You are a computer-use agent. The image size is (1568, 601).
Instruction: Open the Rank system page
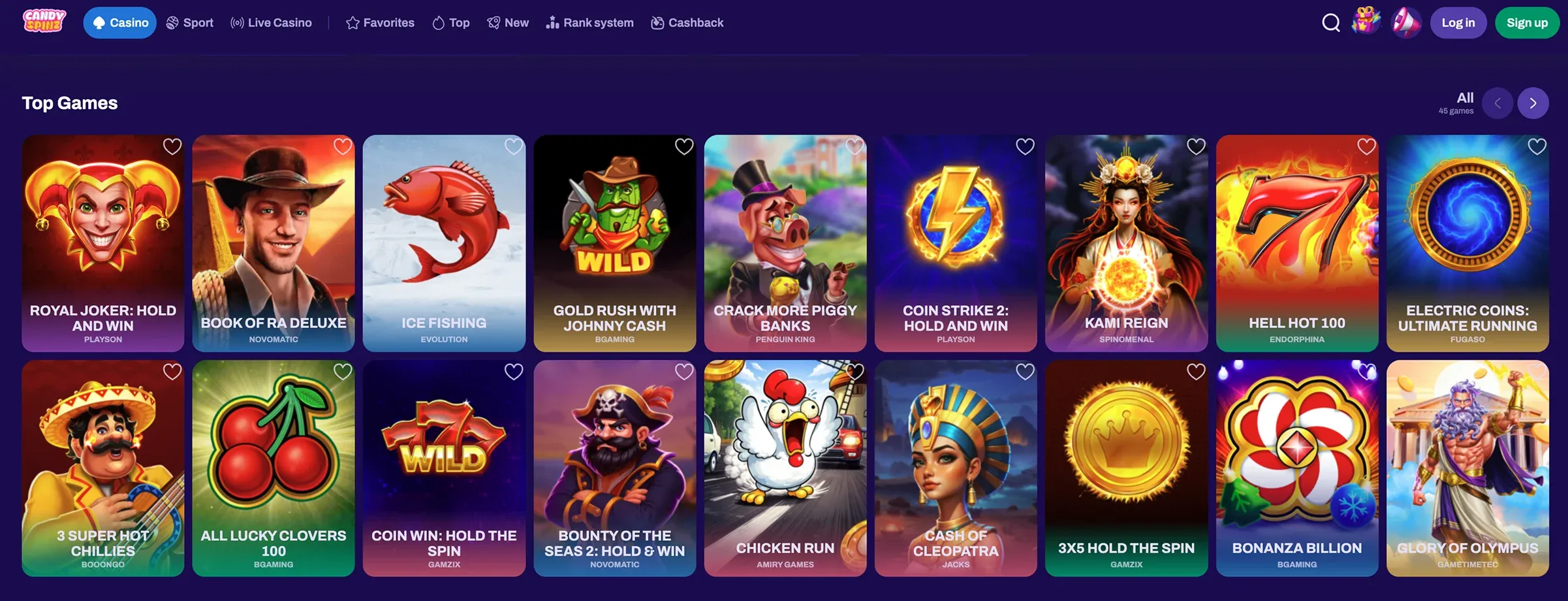(589, 23)
